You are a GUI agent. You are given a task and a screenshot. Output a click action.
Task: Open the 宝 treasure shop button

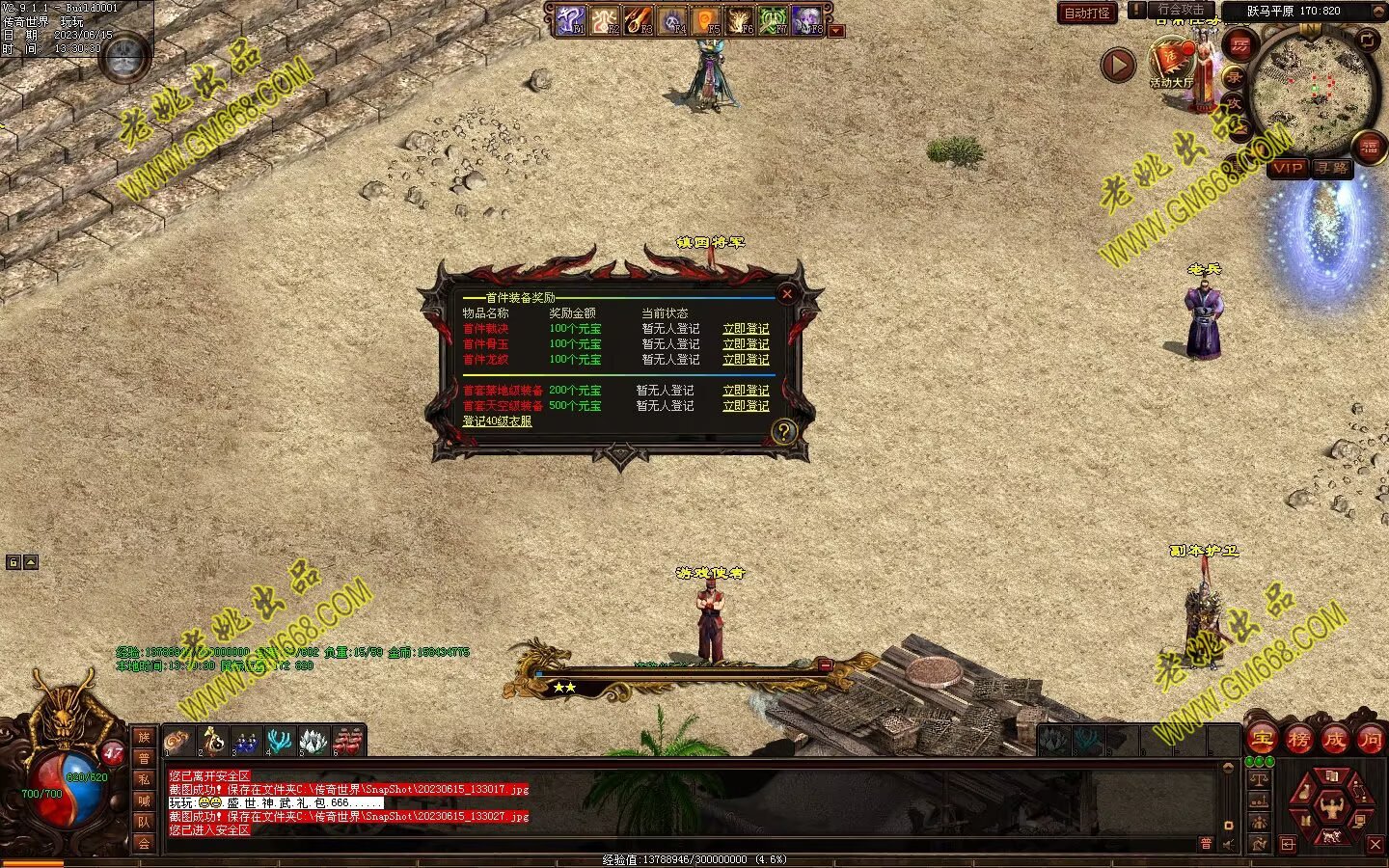(x=1262, y=740)
